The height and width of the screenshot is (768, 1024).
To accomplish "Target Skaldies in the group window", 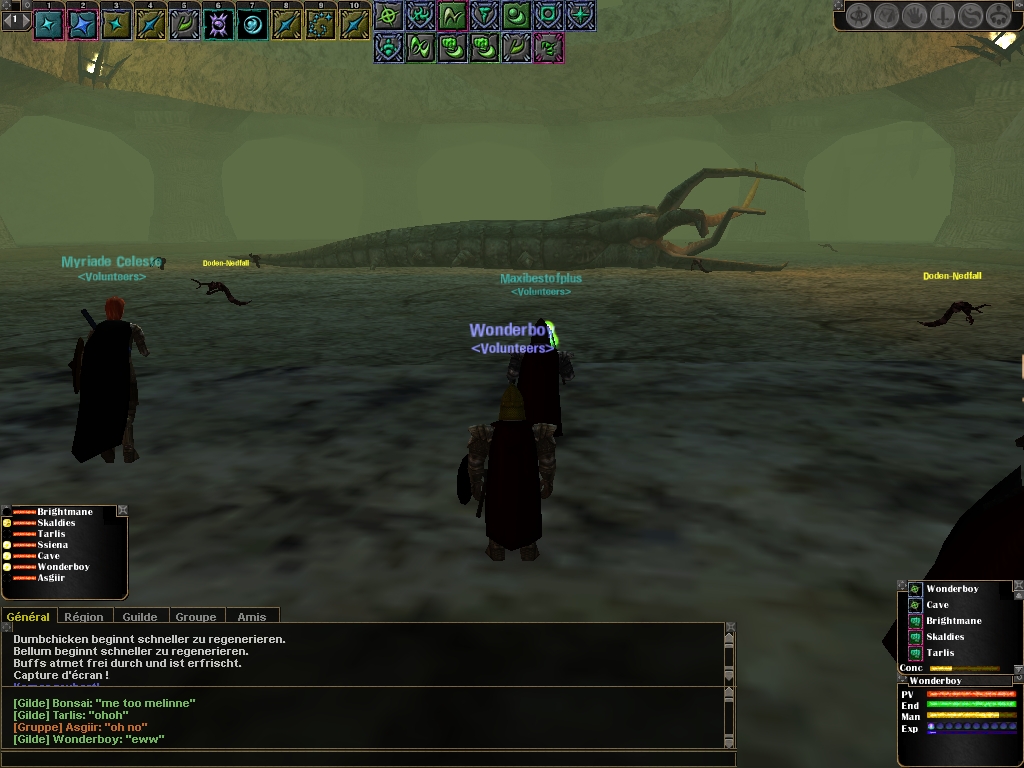I will tap(56, 523).
